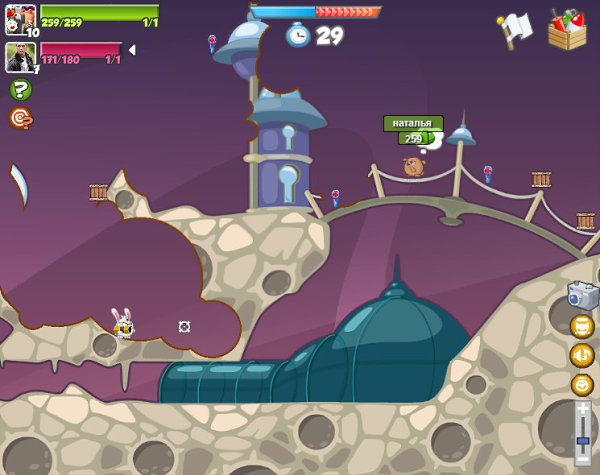Open the weapons crate inventory
600x475 pixels.
click(567, 30)
